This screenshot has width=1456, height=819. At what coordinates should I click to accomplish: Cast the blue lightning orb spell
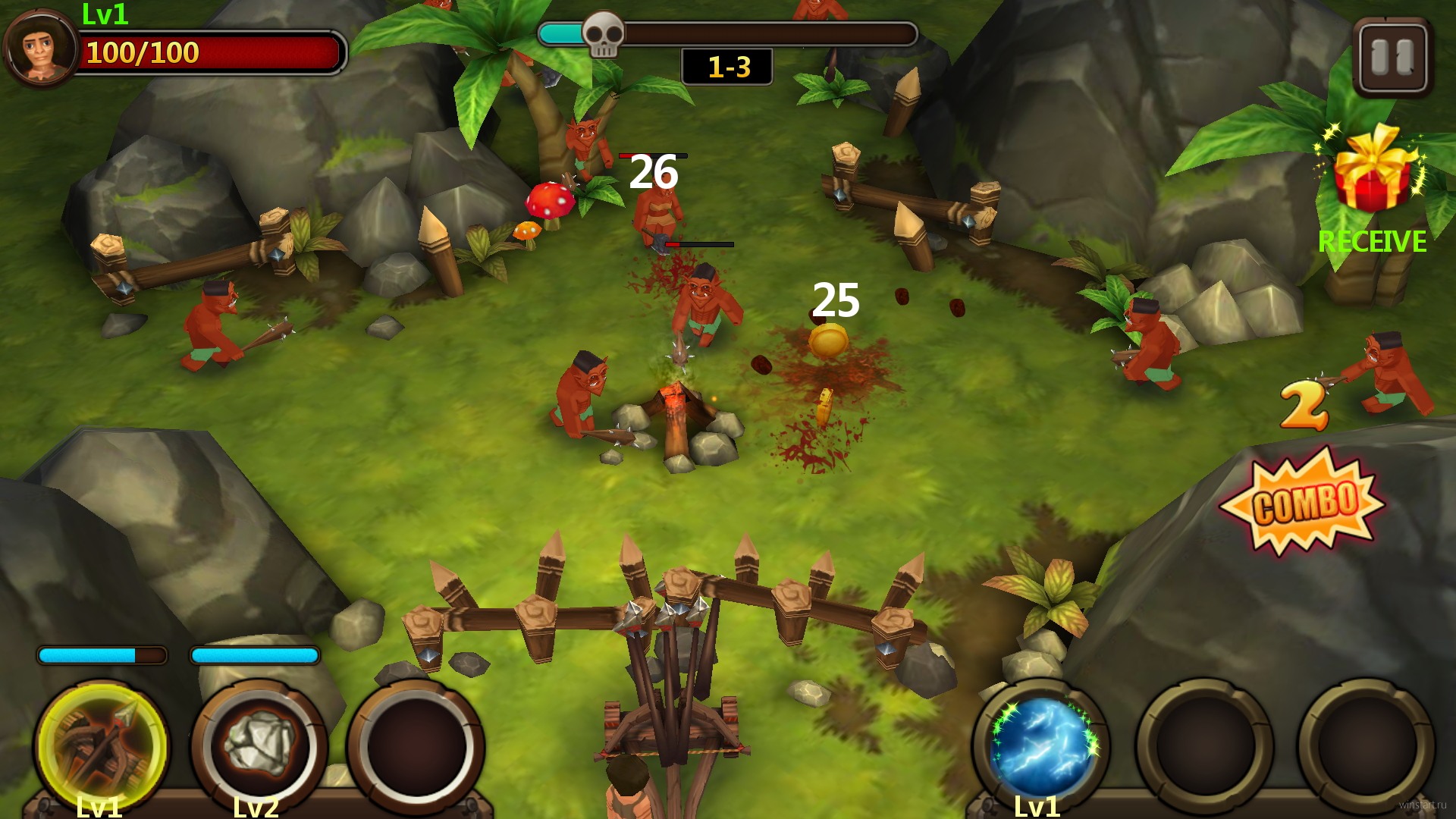pyautogui.click(x=1043, y=745)
